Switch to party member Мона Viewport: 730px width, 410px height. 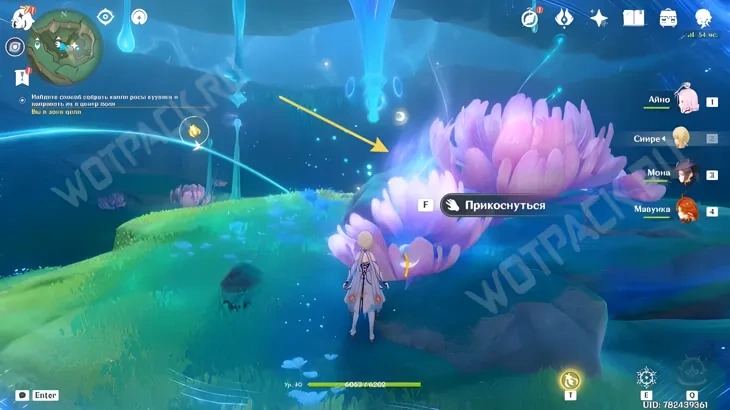pyautogui.click(x=686, y=174)
